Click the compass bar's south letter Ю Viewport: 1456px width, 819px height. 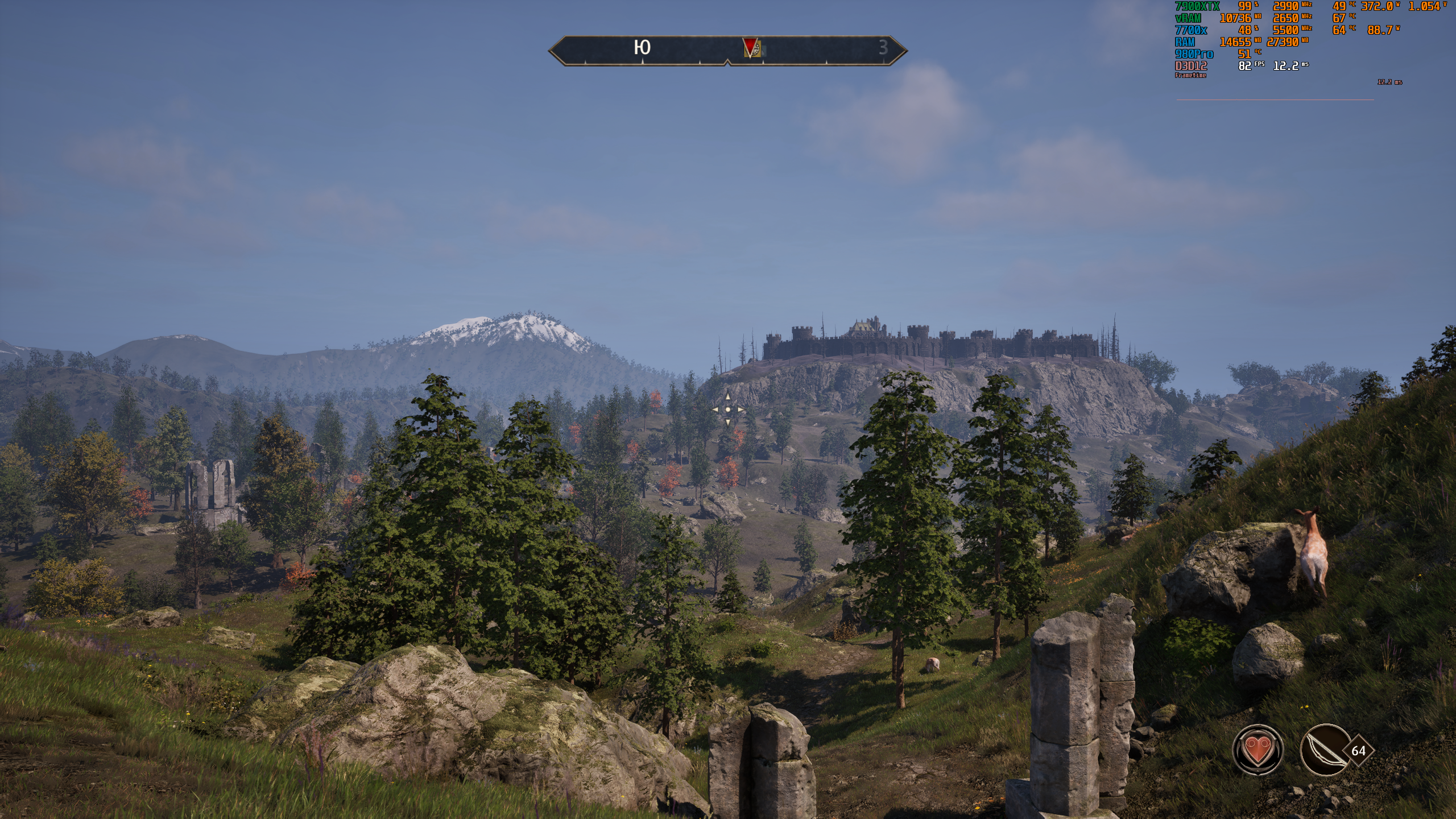(642, 48)
